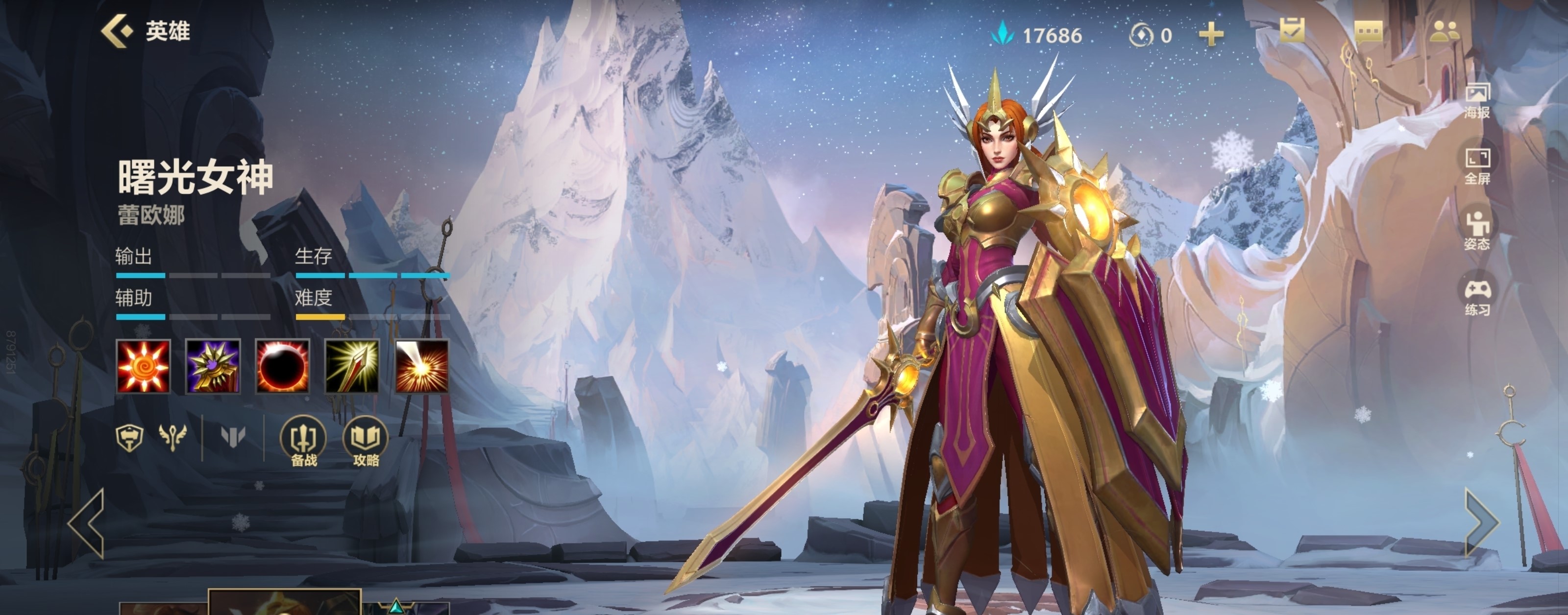Open the missions clipboard icon

coord(1292,31)
